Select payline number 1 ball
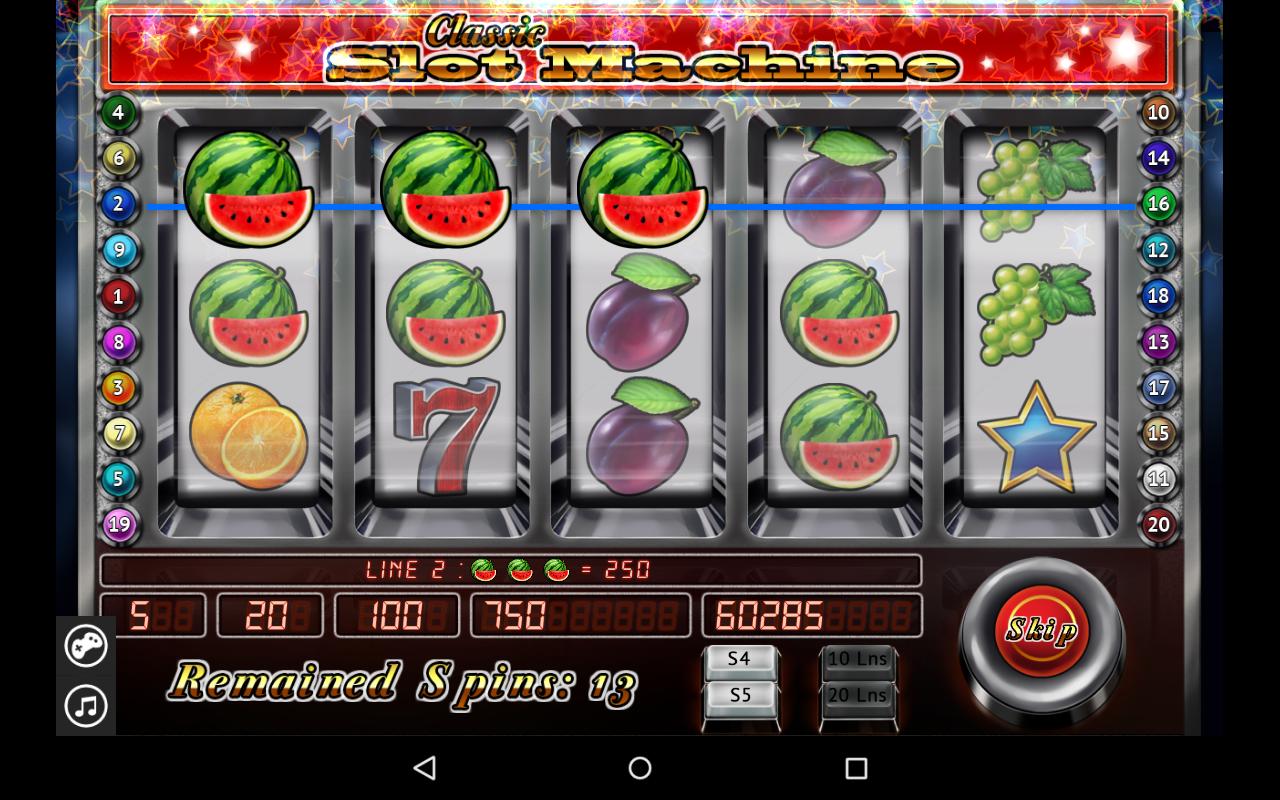 point(118,296)
